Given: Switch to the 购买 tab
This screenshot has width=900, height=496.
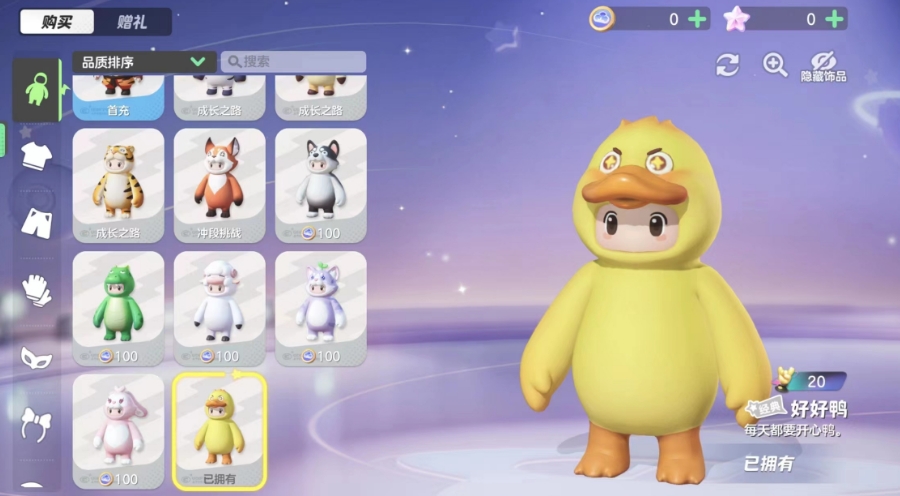Looking at the screenshot, I should coord(57,22).
